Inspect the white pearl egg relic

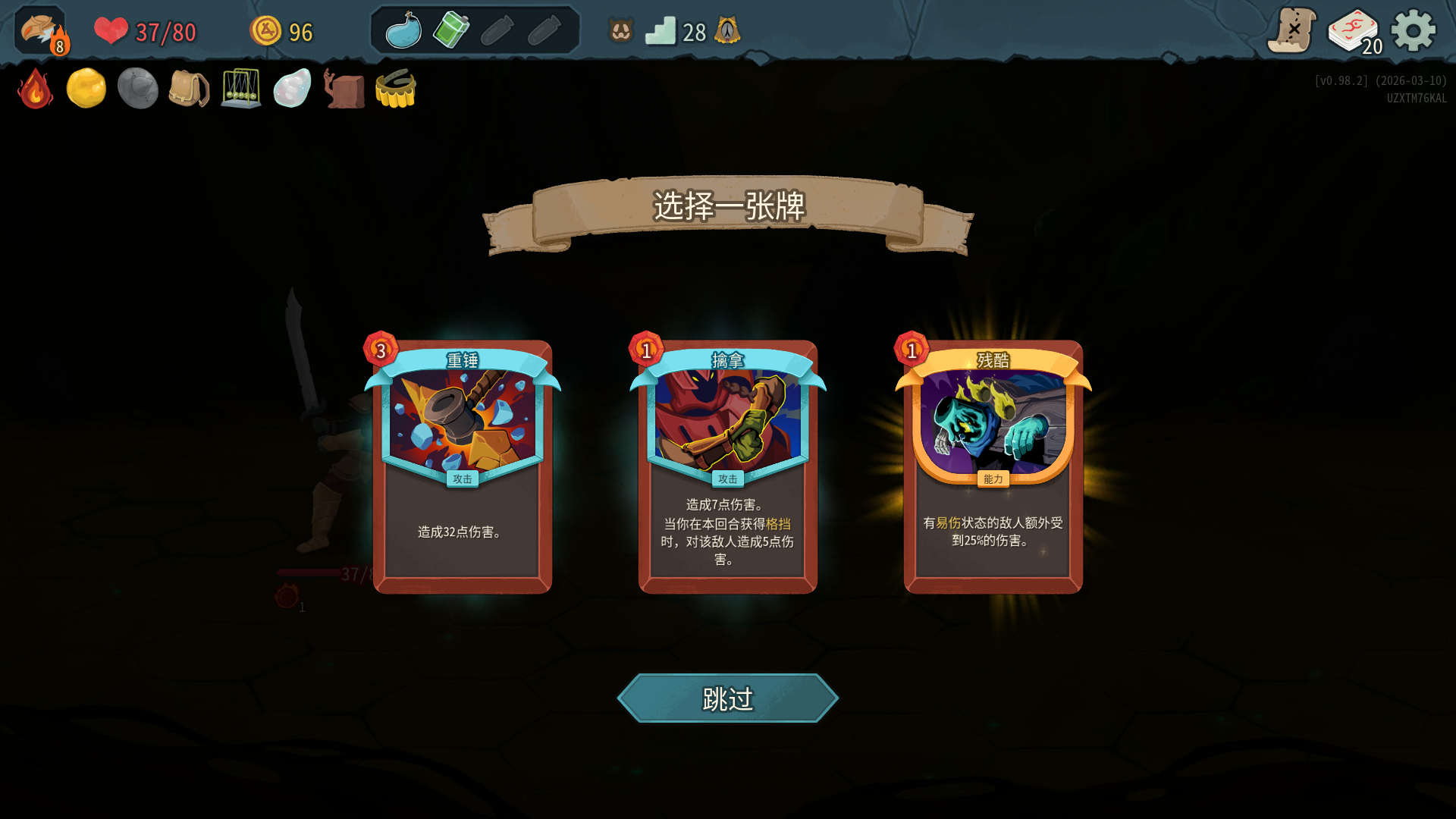(292, 89)
